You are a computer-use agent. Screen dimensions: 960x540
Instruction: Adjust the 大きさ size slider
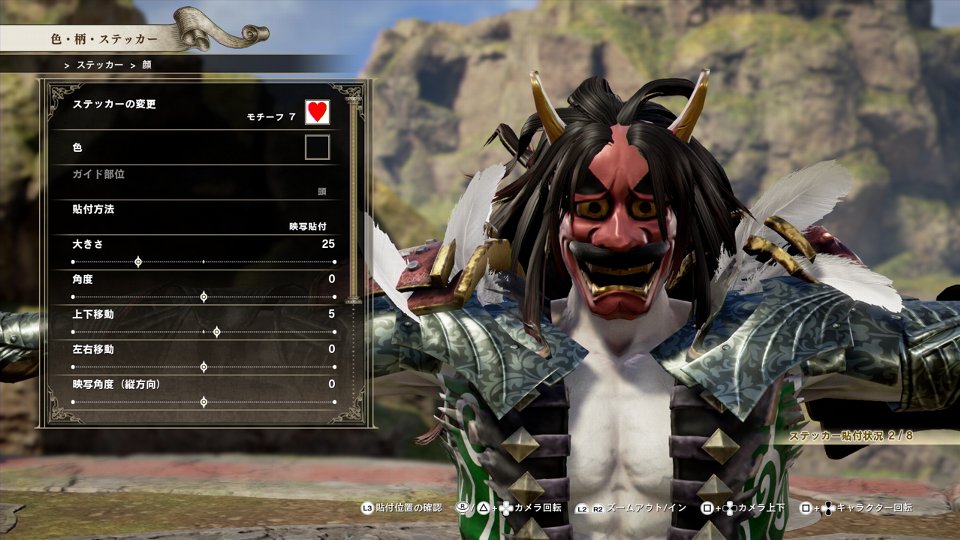[138, 262]
